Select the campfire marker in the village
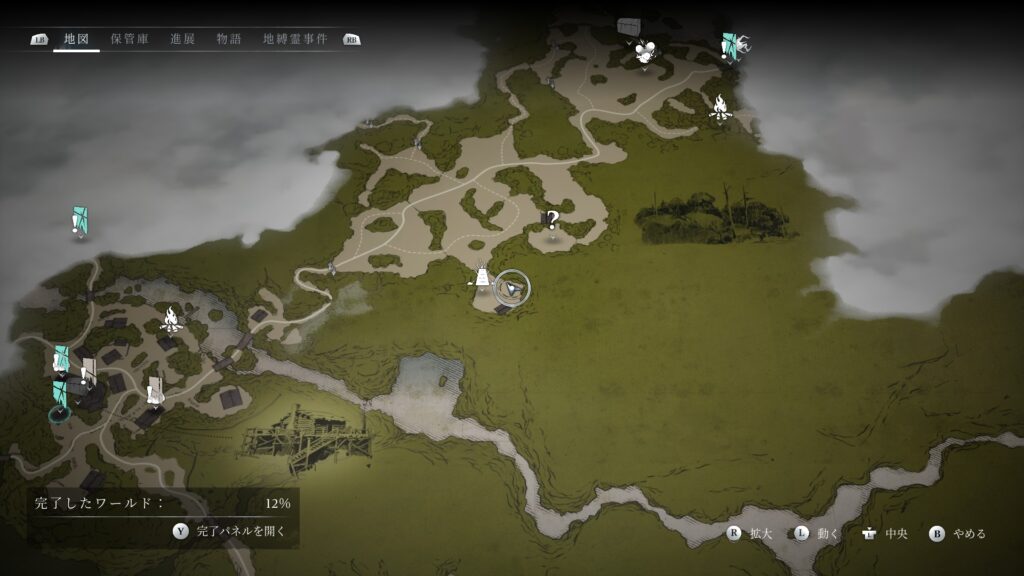 pyautogui.click(x=171, y=320)
